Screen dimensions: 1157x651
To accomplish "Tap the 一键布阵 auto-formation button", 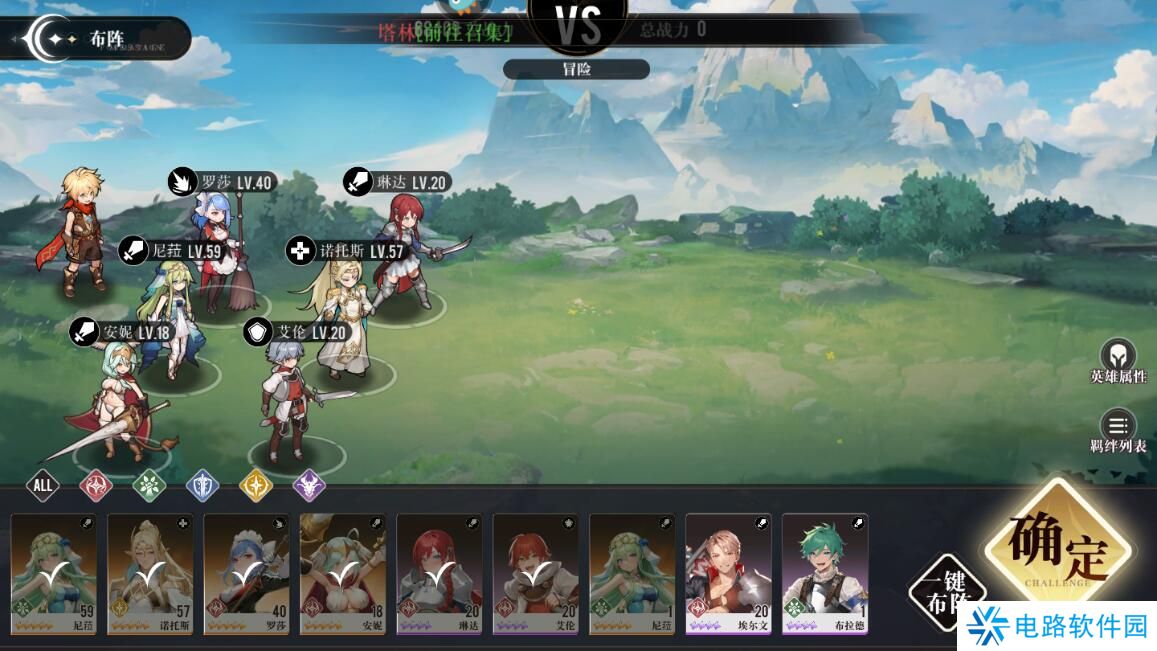I will click(948, 590).
